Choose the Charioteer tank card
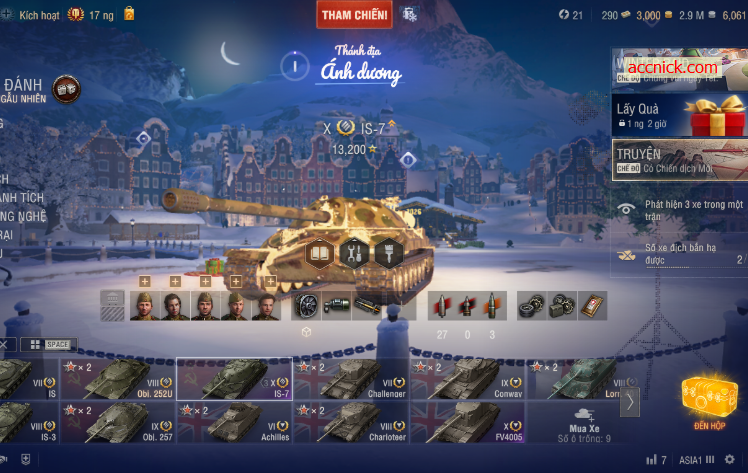748x473 pixels. click(x=350, y=422)
